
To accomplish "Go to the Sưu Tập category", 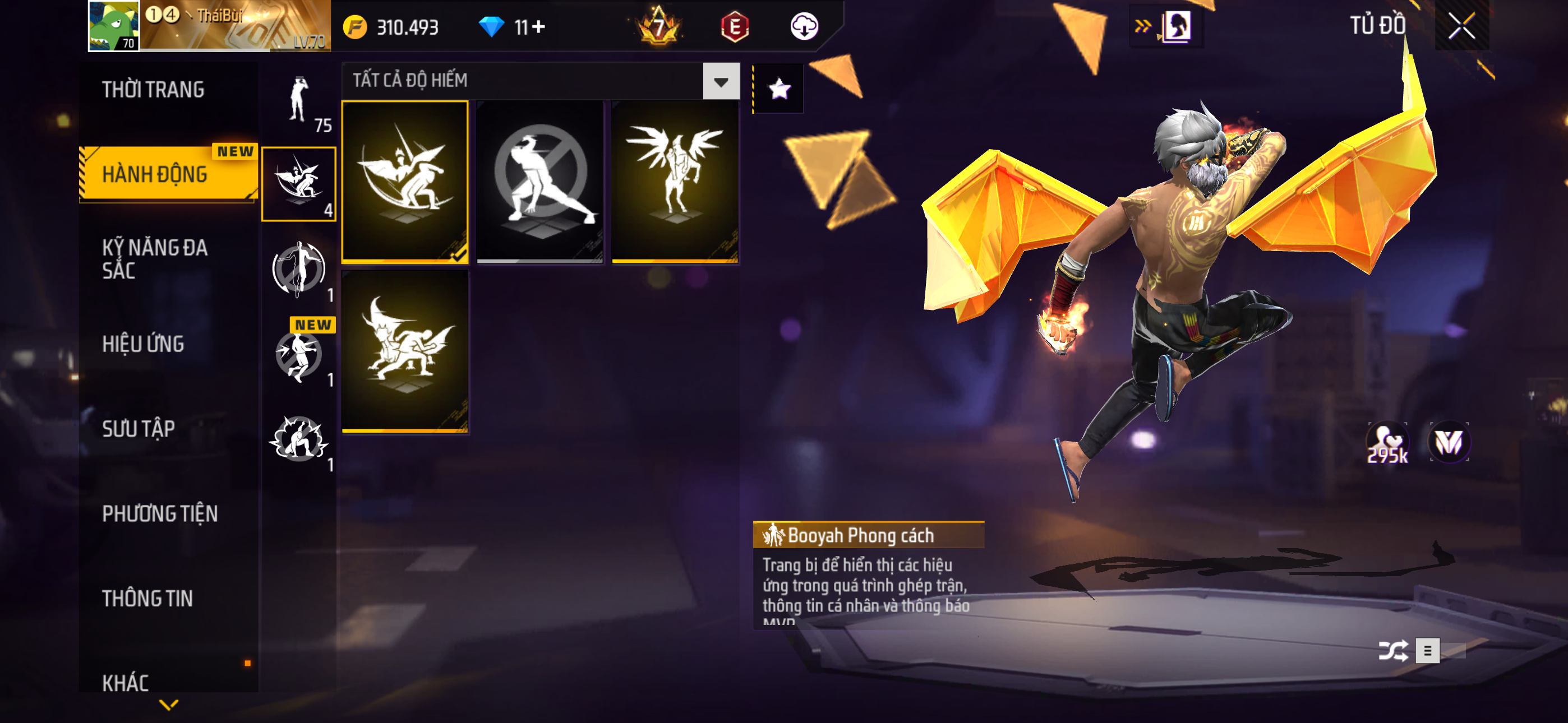I will coord(139,429).
